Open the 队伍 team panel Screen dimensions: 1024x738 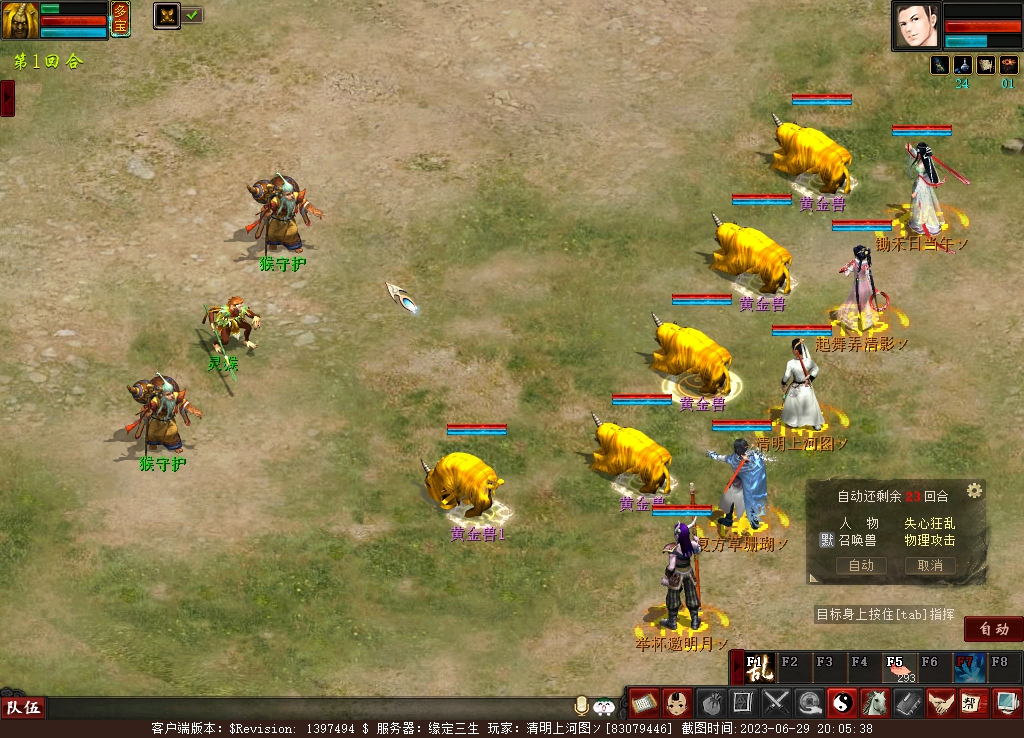pos(24,708)
